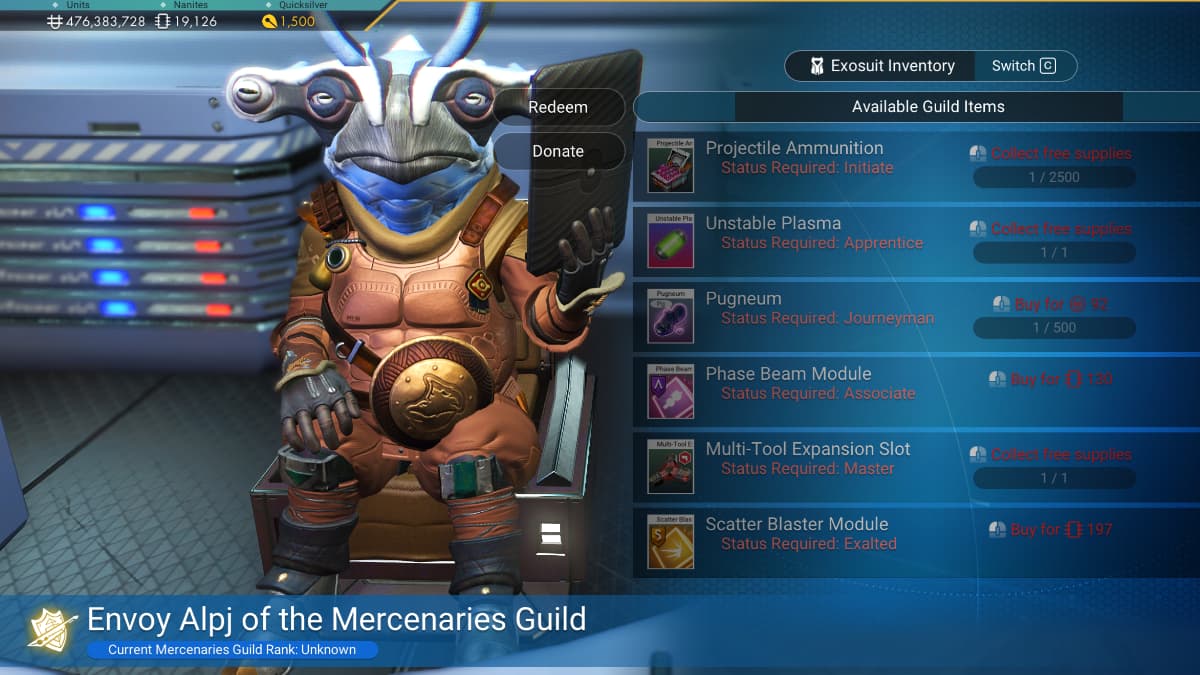Switch inventory with the Switch button
Screen dimensions: 1200x675
(1024, 66)
